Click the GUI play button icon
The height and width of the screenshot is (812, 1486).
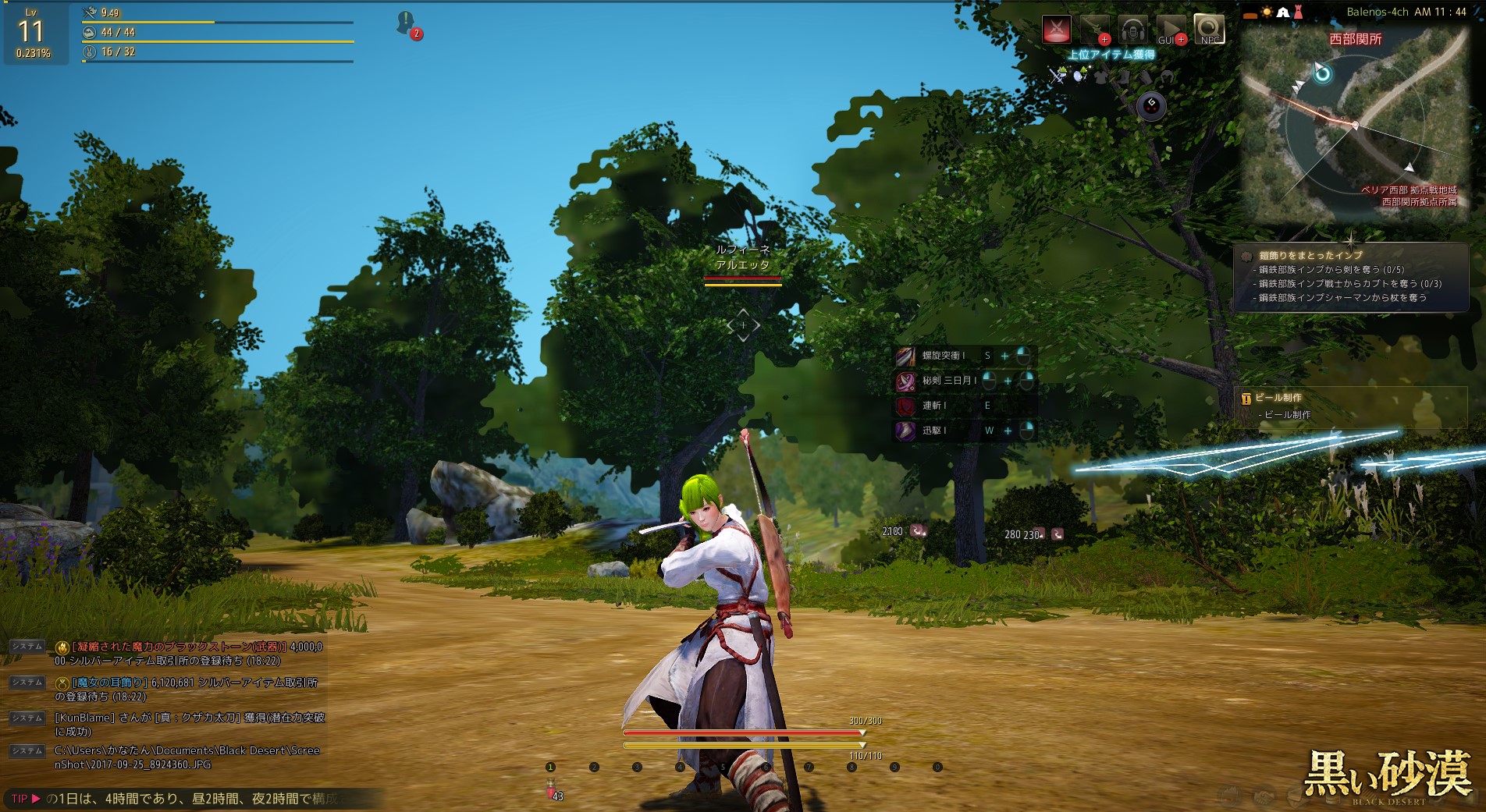1171,30
